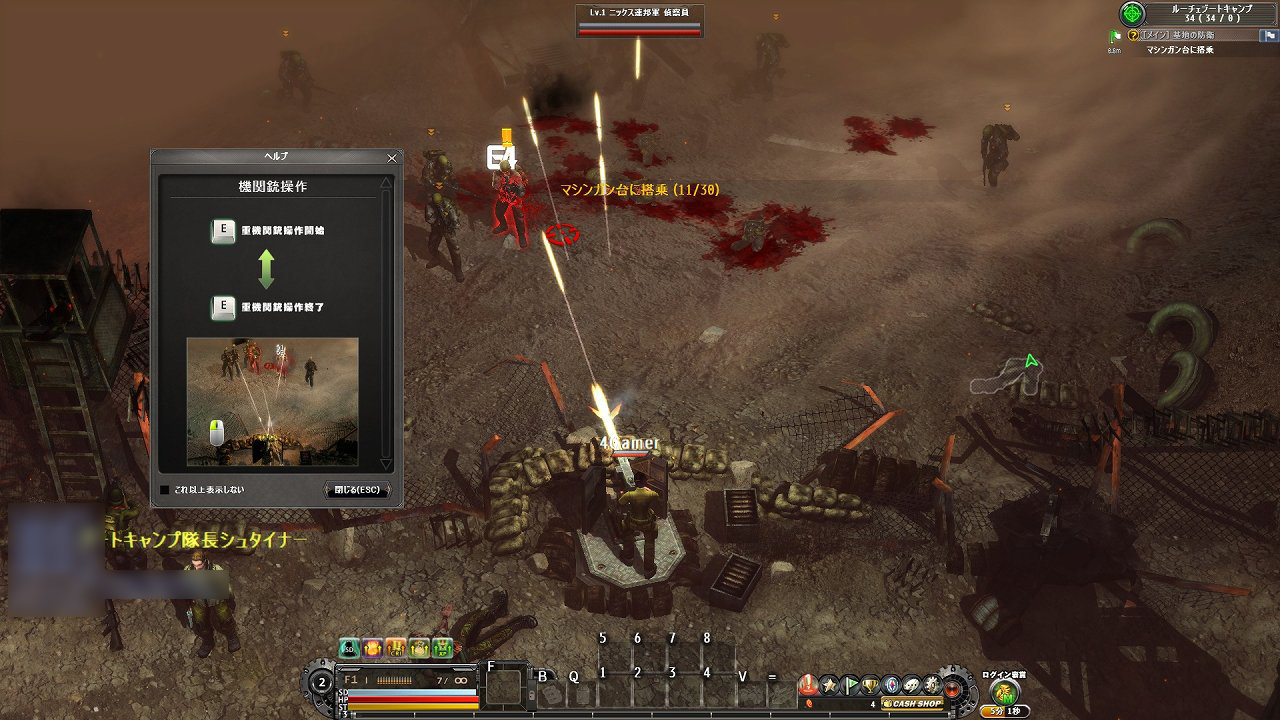The height and width of the screenshot is (720, 1280).
Task: Select the star medal icon in the bottom menu
Action: pos(830,685)
